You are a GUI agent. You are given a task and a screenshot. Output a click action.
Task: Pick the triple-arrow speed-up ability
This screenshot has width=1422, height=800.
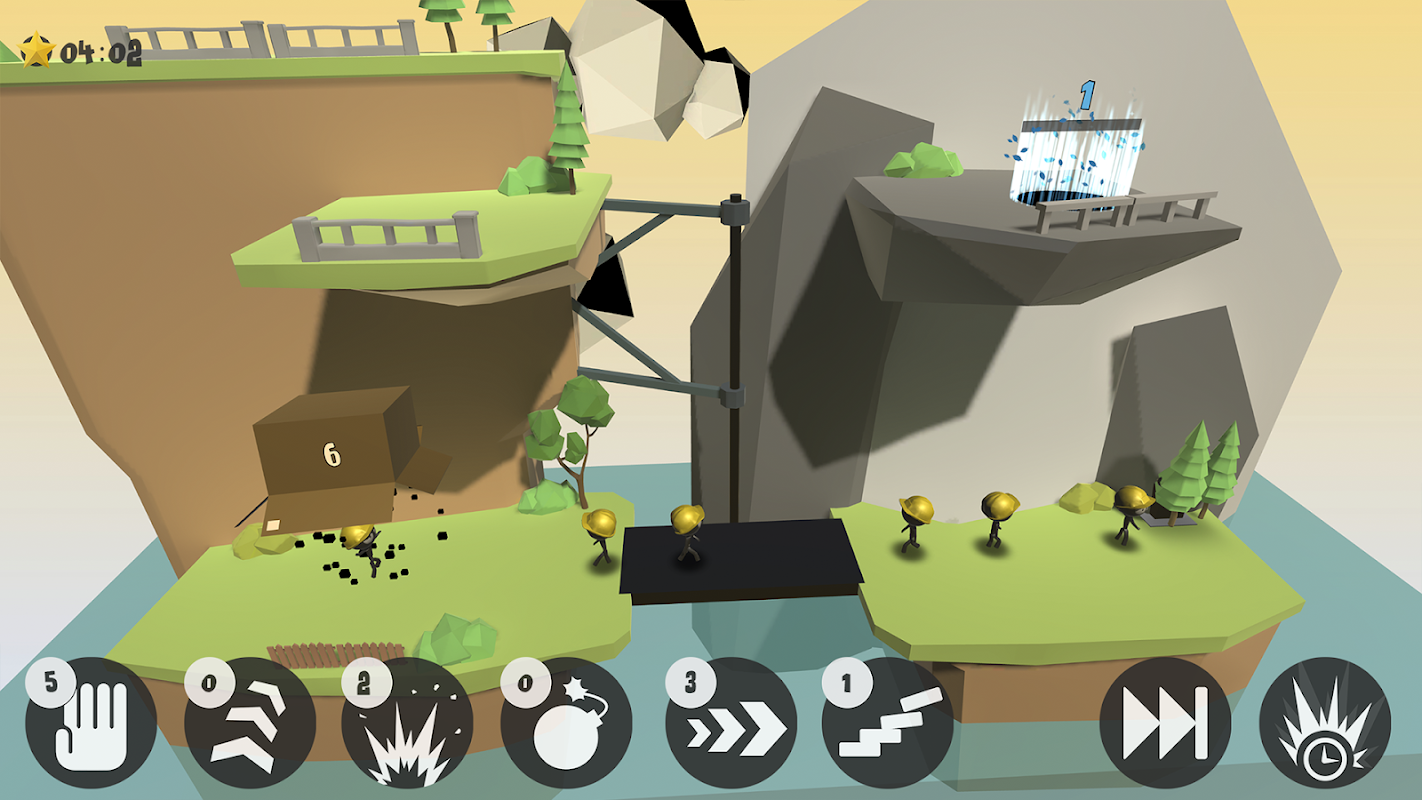pyautogui.click(x=731, y=722)
